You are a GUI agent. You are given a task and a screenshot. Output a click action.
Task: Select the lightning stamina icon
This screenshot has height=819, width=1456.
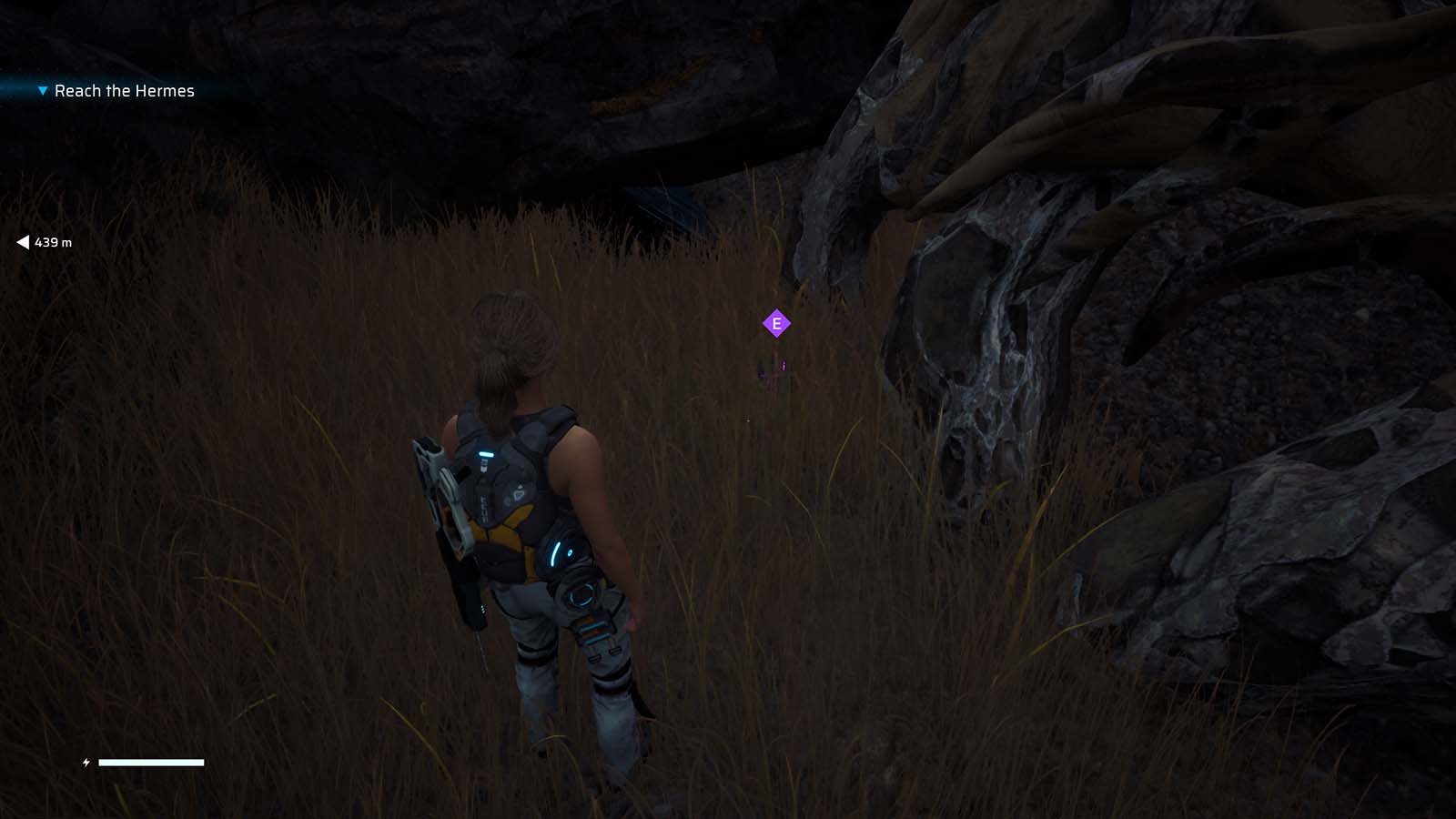(x=86, y=763)
